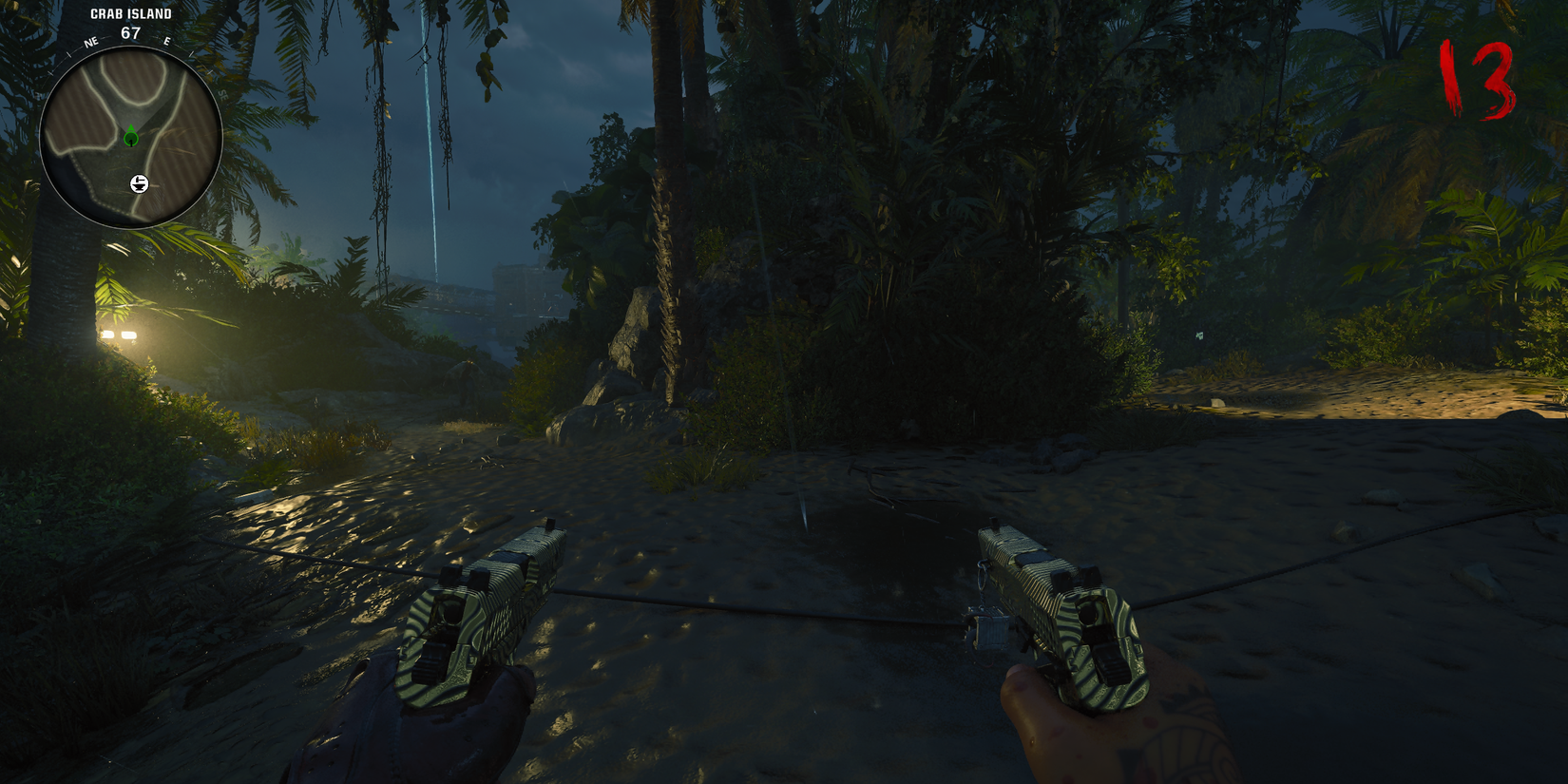
Task: Click the NE marker on the compass
Action: point(91,41)
